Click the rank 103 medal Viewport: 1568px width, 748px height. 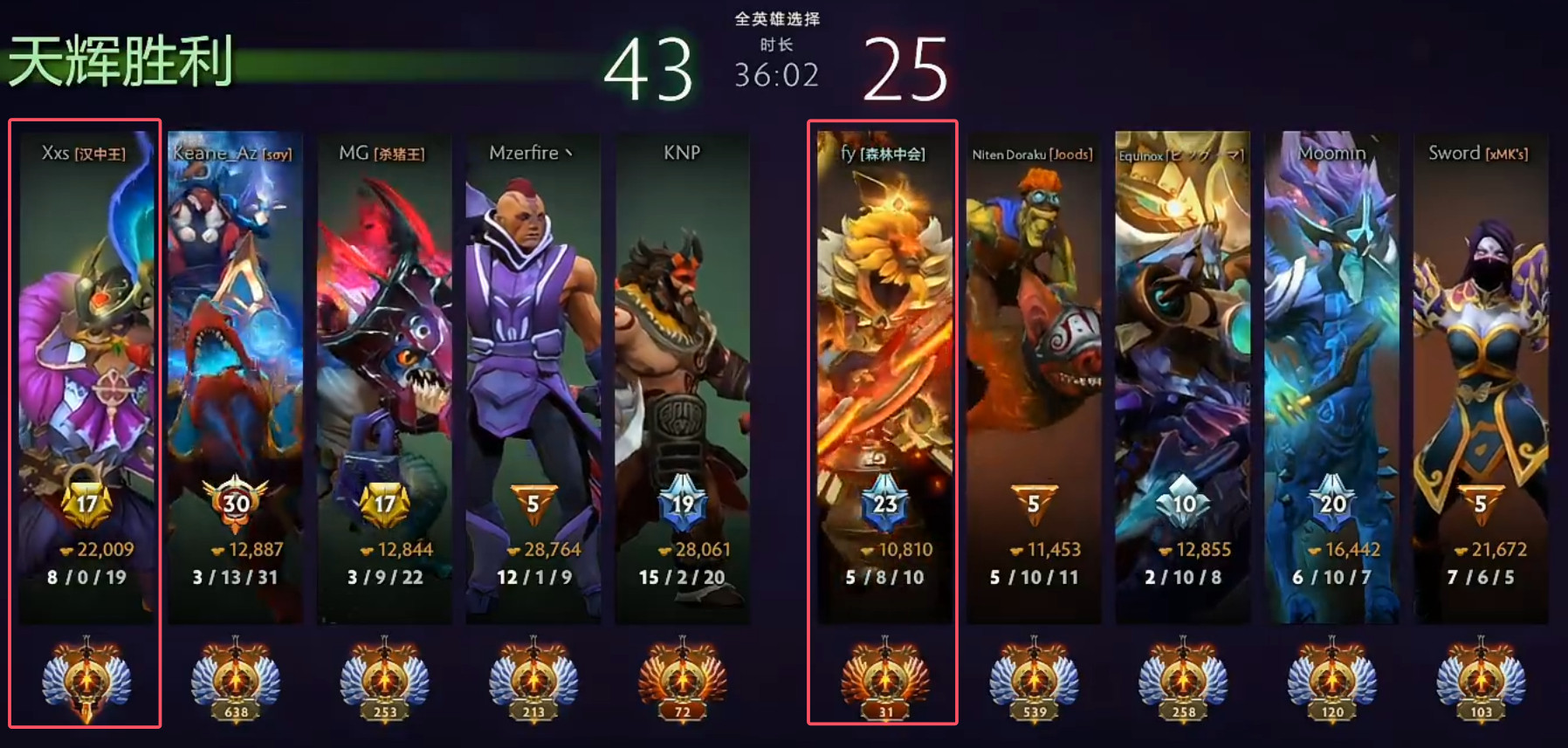click(1482, 681)
